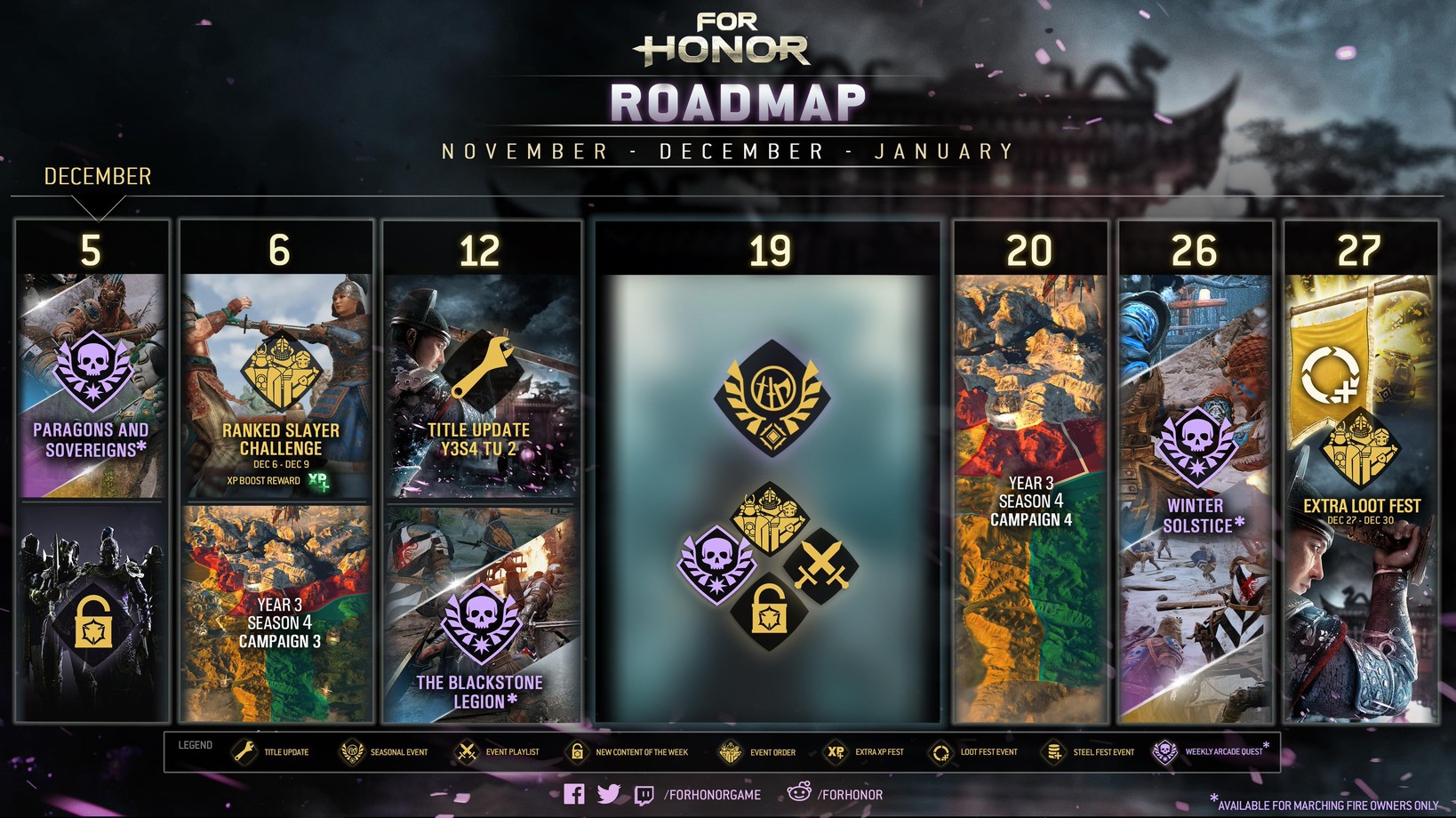Select the blurred December 19 panel
The image size is (1456, 818).
[x=768, y=498]
